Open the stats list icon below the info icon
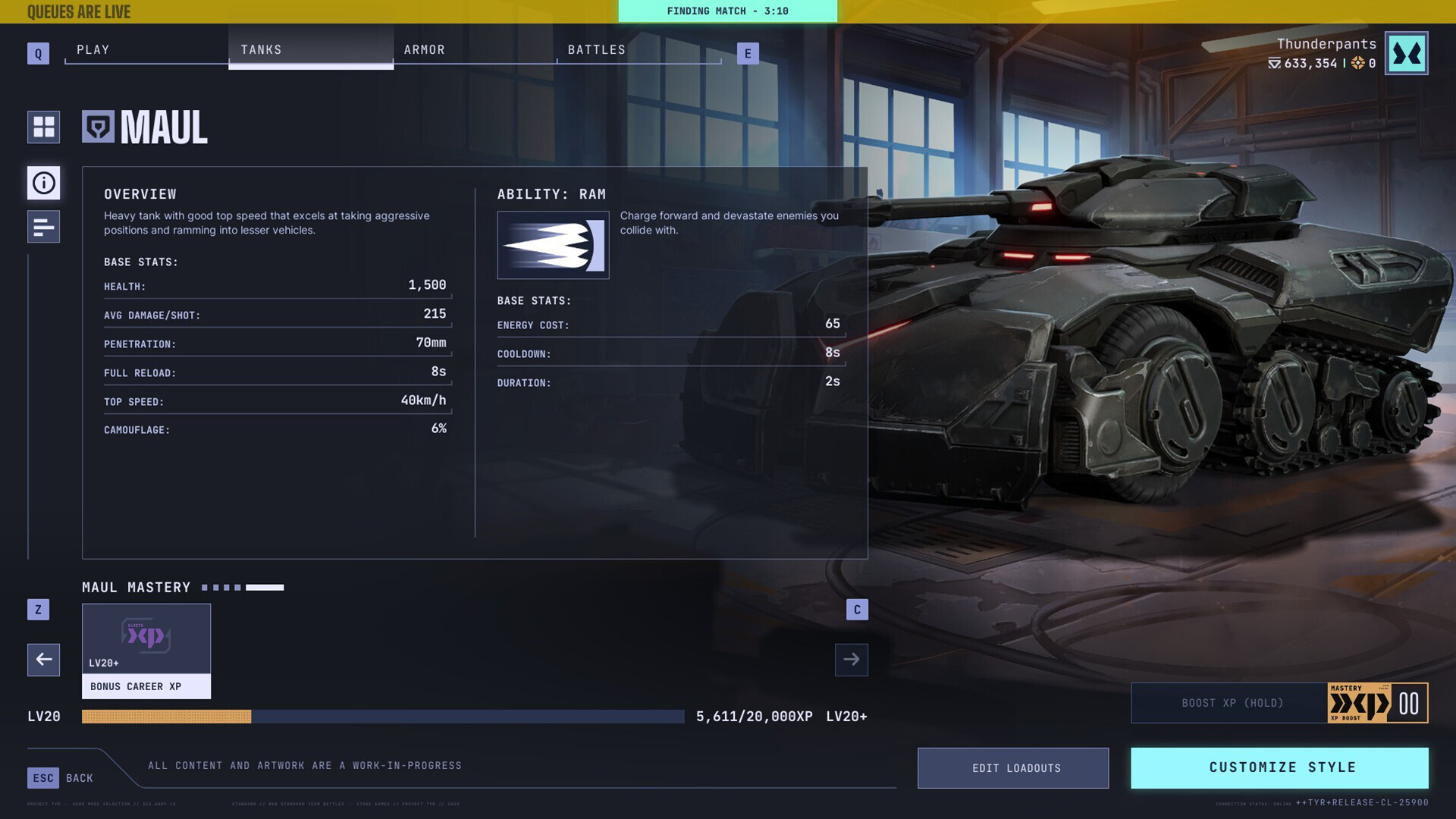This screenshot has width=1456, height=819. [x=43, y=227]
